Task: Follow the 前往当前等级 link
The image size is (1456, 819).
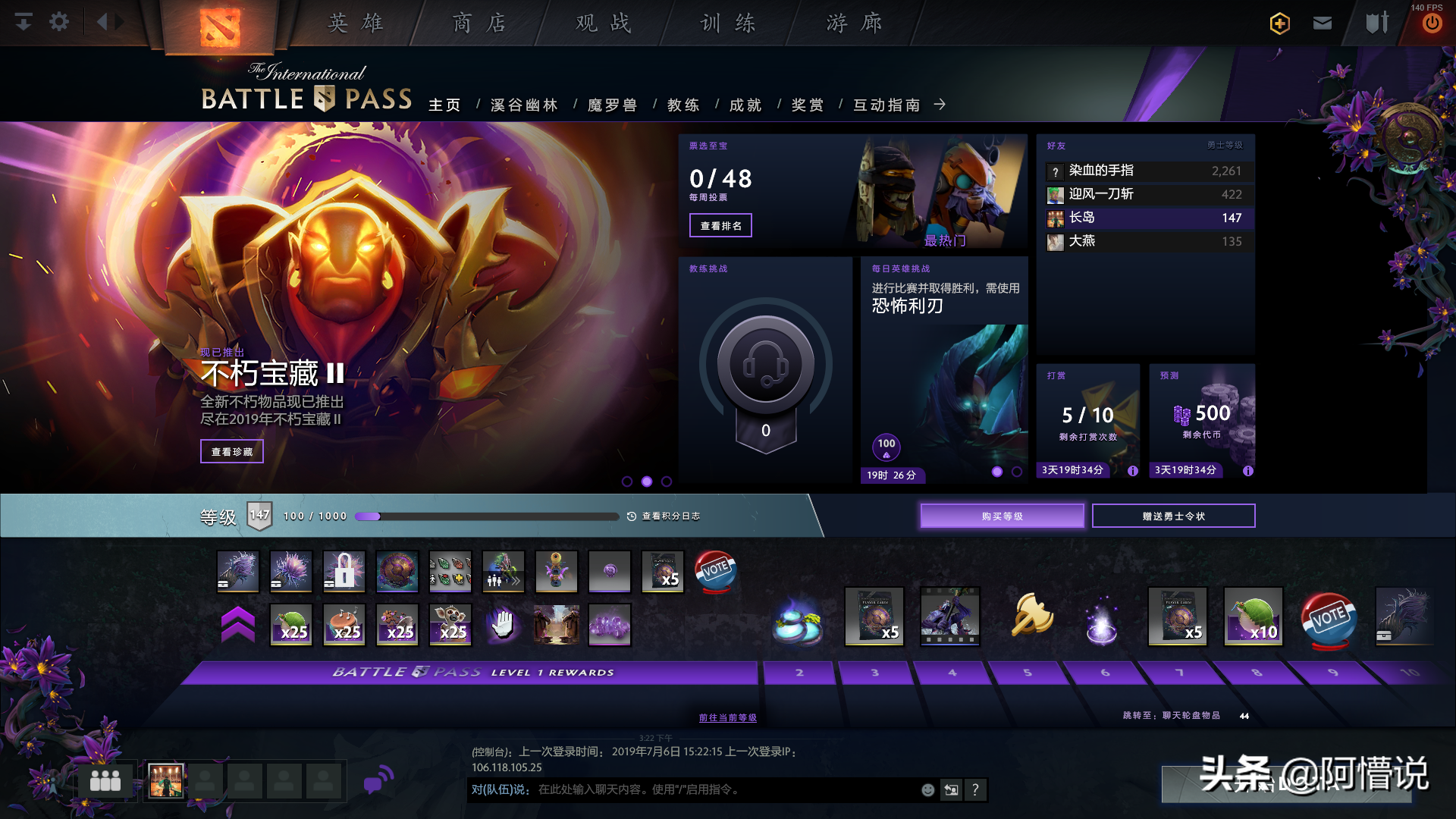Action: click(727, 717)
